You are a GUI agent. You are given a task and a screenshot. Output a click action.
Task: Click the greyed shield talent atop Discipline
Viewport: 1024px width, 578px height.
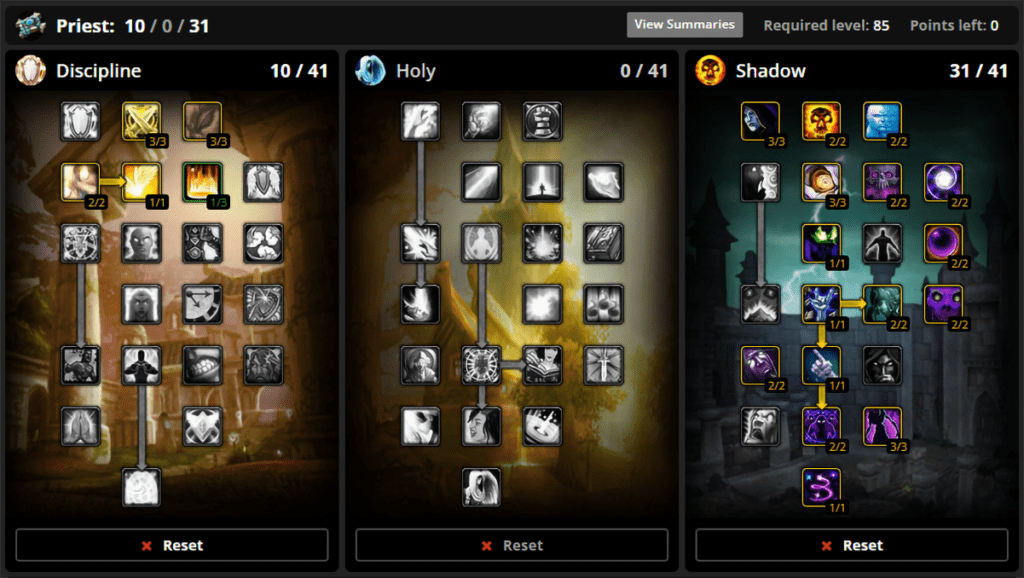click(80, 121)
